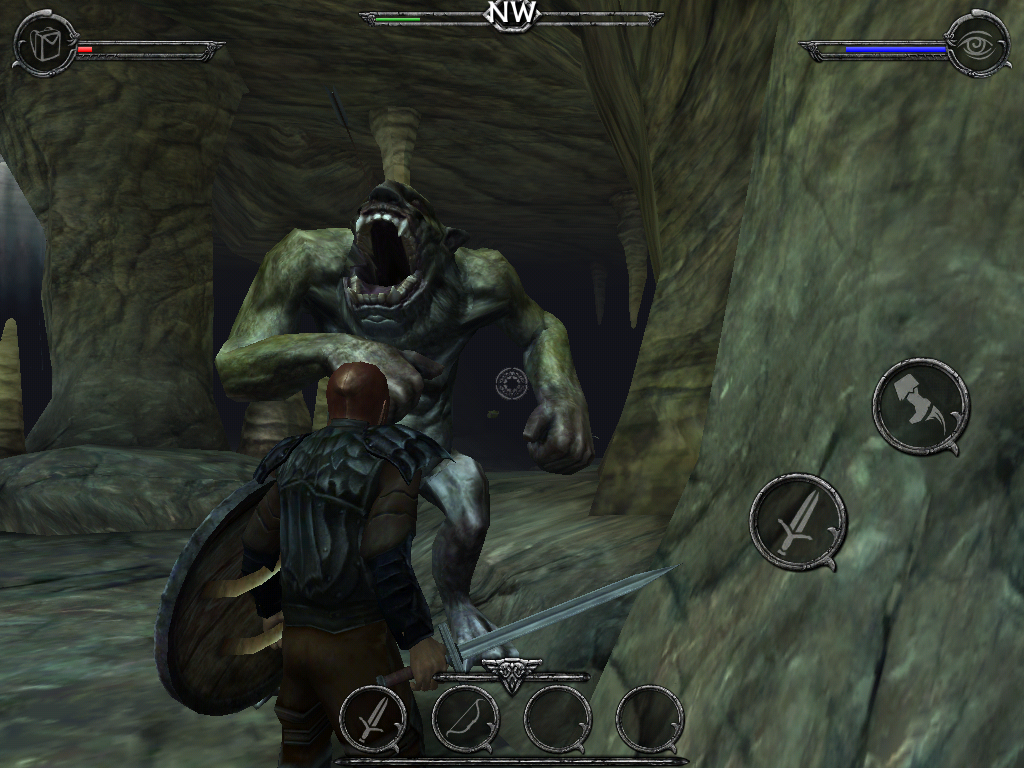Activate the jump boot button
This screenshot has width=1024, height=768.
pos(920,406)
